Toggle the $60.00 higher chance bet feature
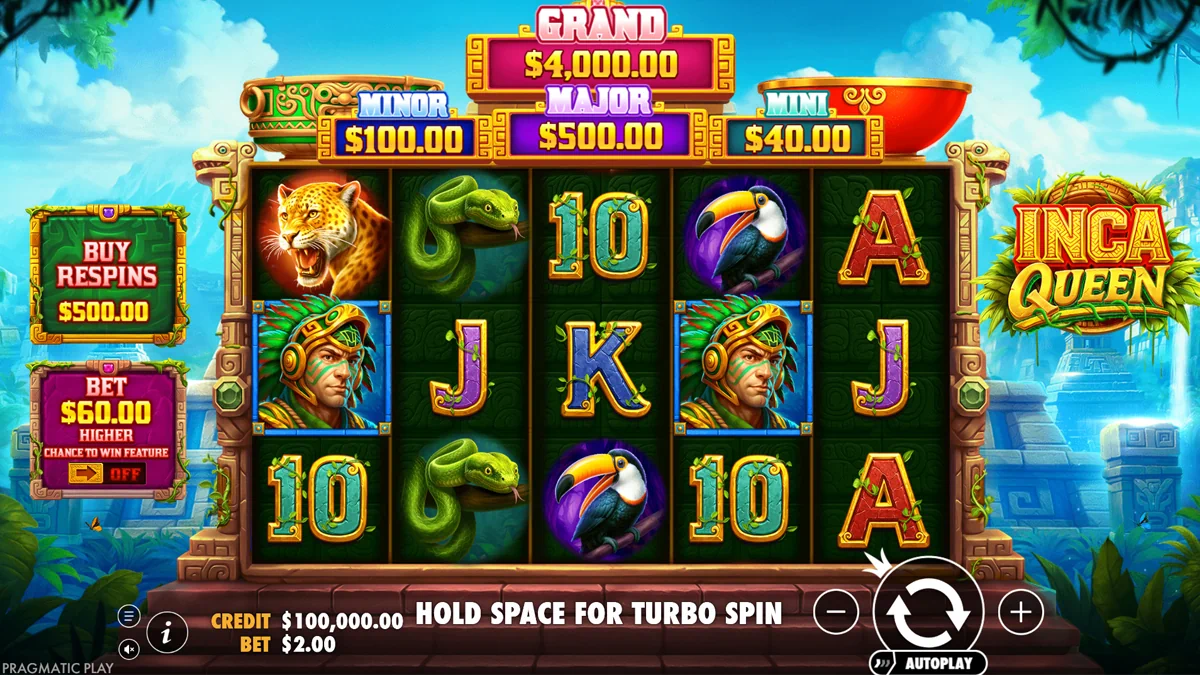This screenshot has height=675, width=1200. click(x=106, y=473)
